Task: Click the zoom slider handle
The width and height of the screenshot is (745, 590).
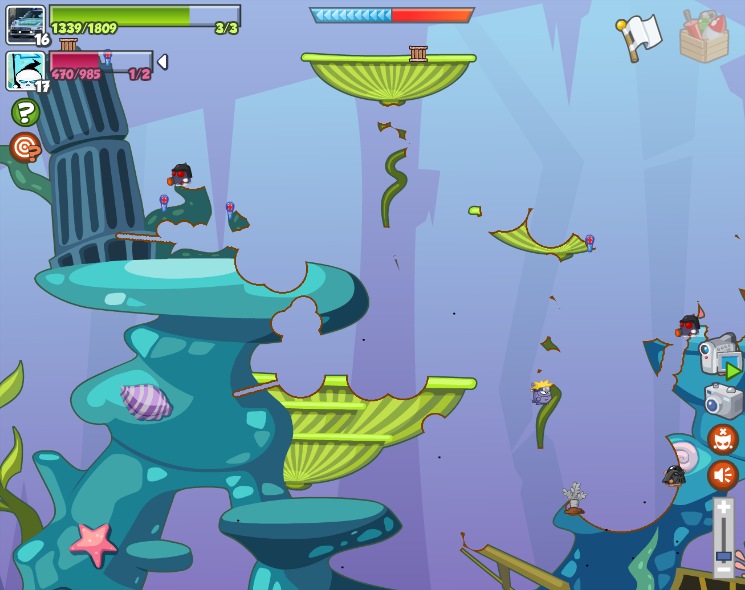Action: (x=723, y=555)
